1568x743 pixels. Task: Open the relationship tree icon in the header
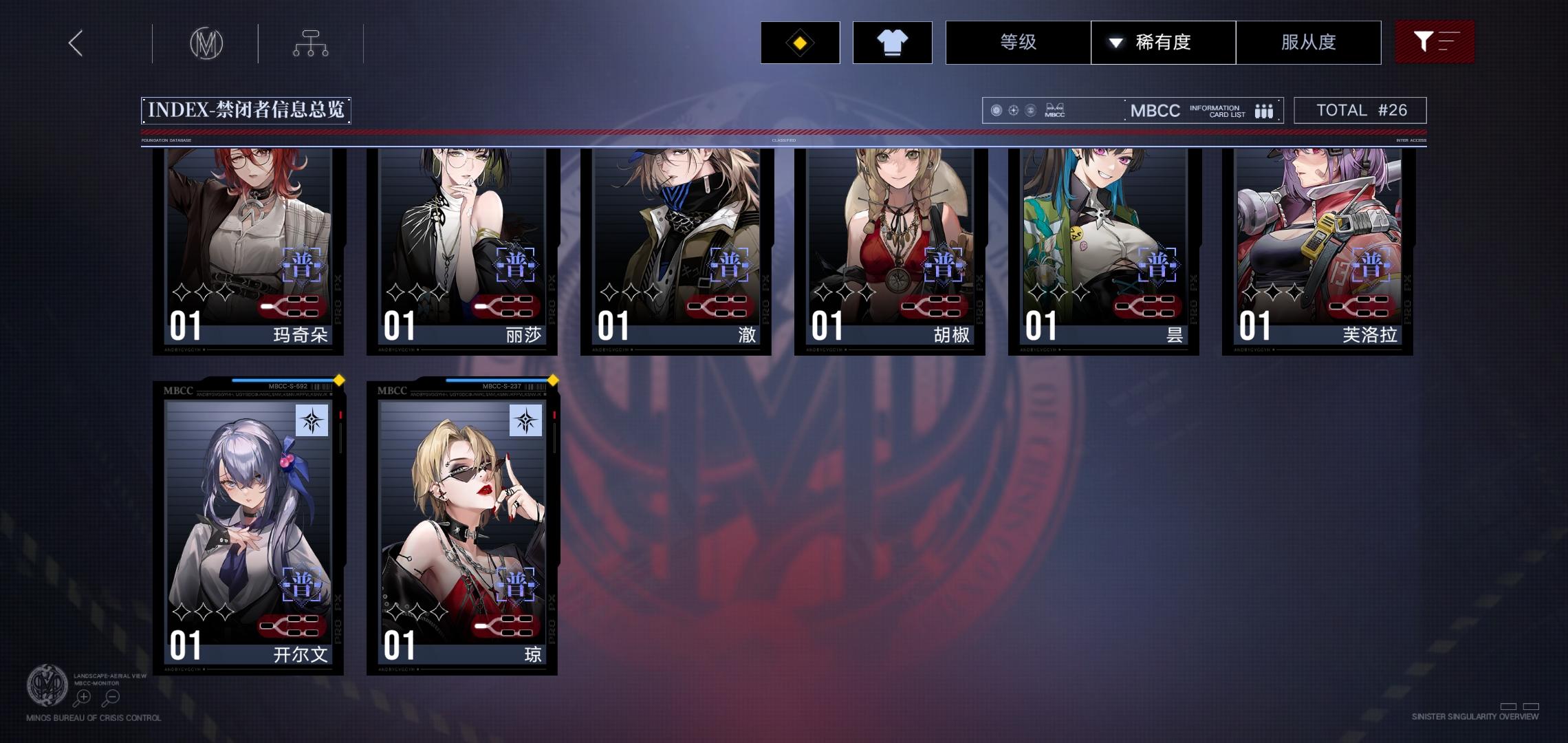311,42
